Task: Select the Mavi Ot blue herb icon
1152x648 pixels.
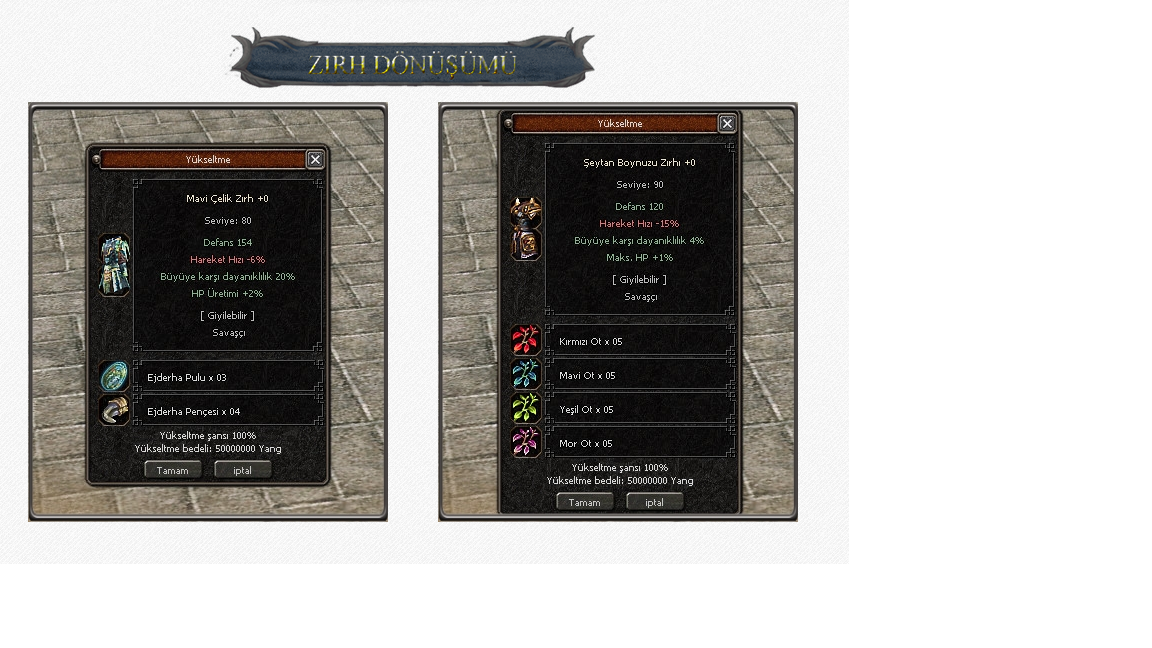Action: (x=526, y=374)
